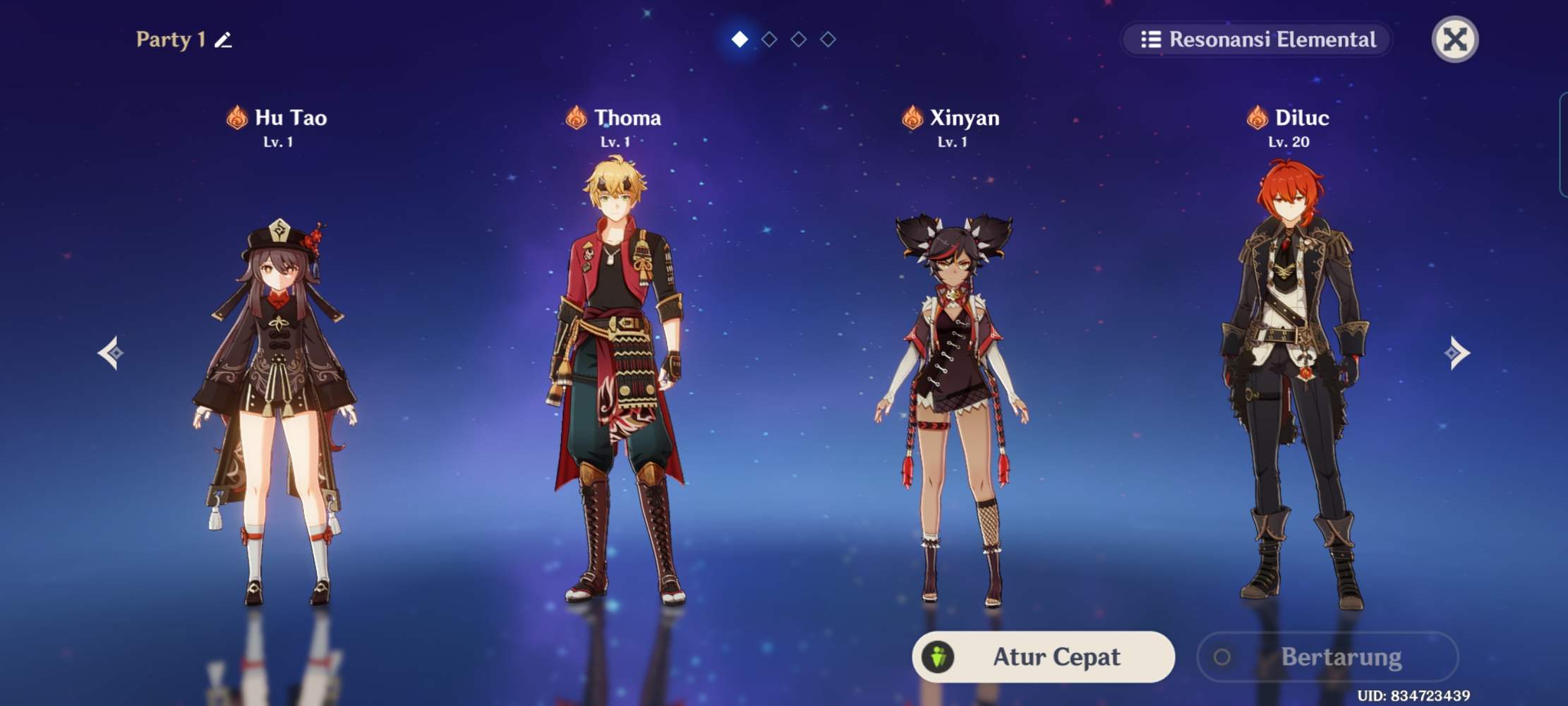Select the first filled page indicator diamond
The width and height of the screenshot is (1568, 706).
coord(740,40)
